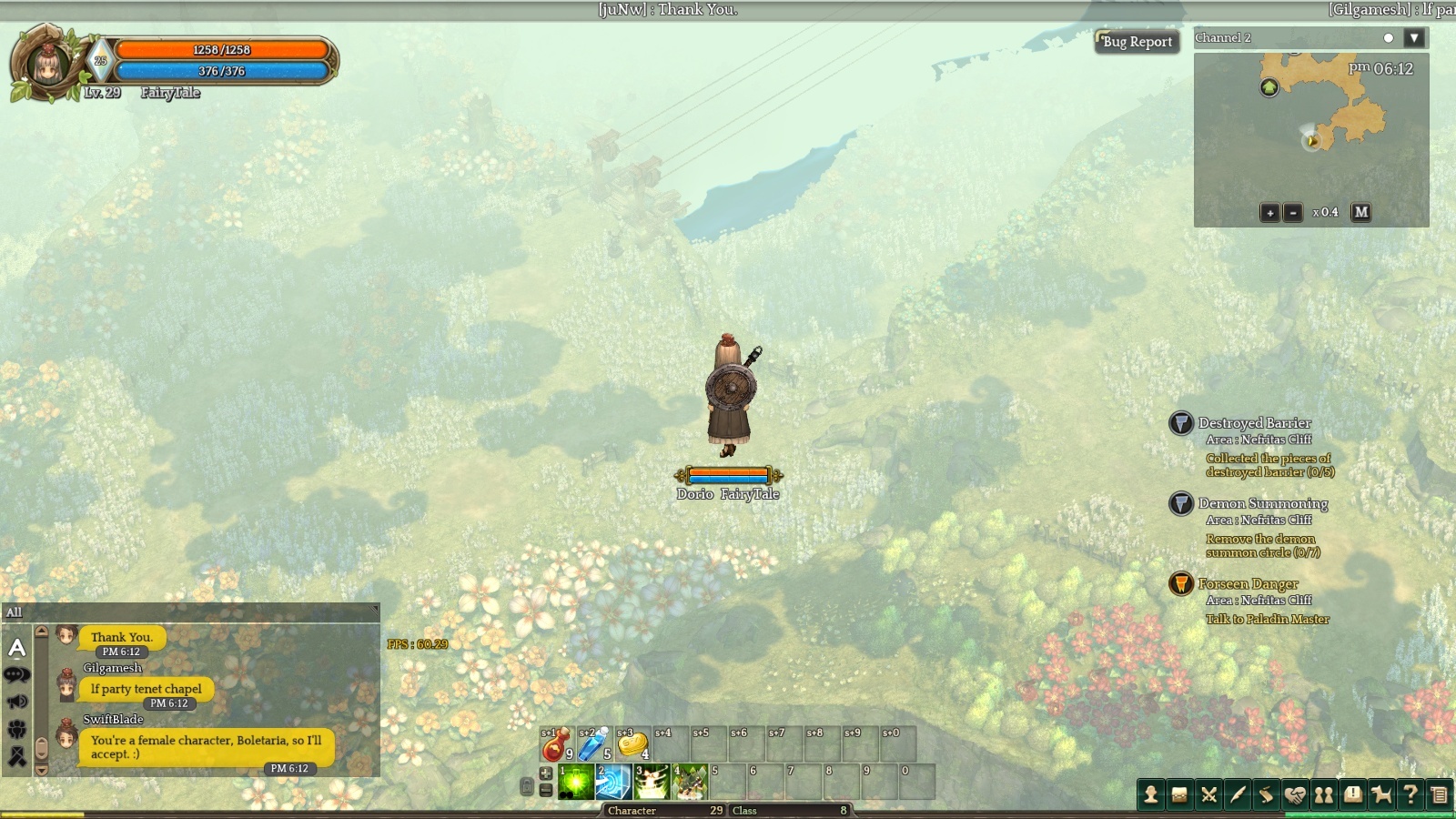
Task: Use the blue mana potion slot
Action: click(593, 744)
